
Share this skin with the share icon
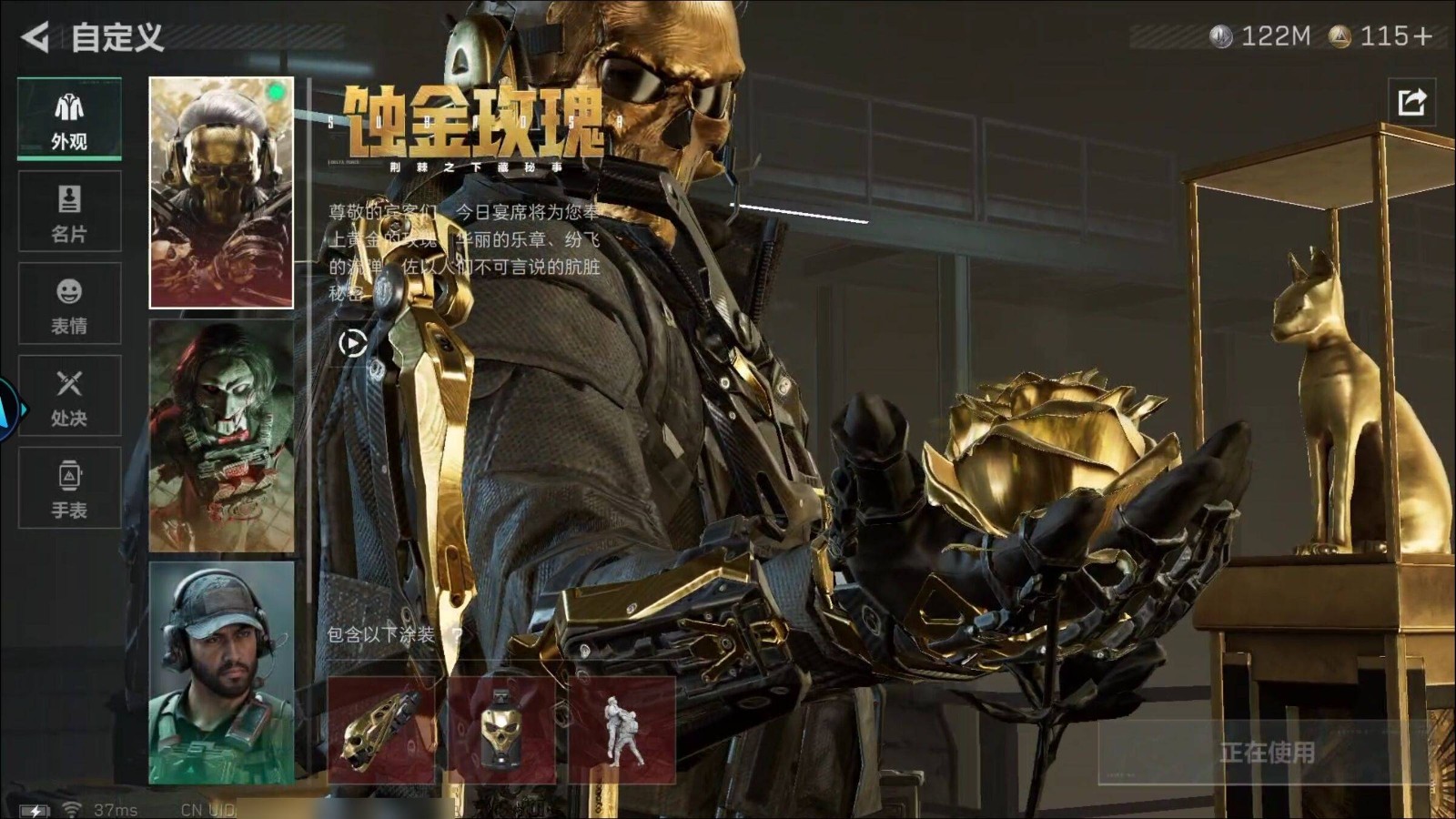pyautogui.click(x=1411, y=102)
